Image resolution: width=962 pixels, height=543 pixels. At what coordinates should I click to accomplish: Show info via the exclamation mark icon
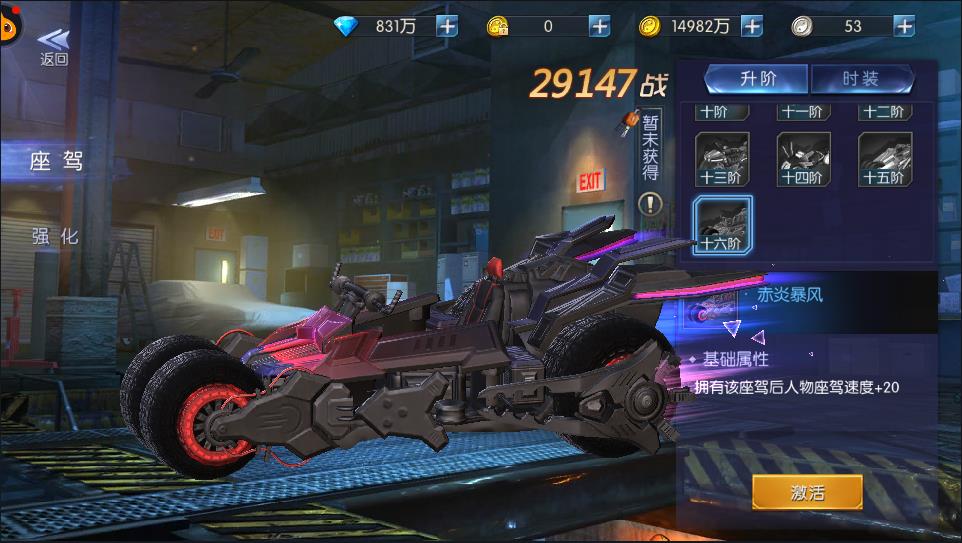[x=650, y=204]
